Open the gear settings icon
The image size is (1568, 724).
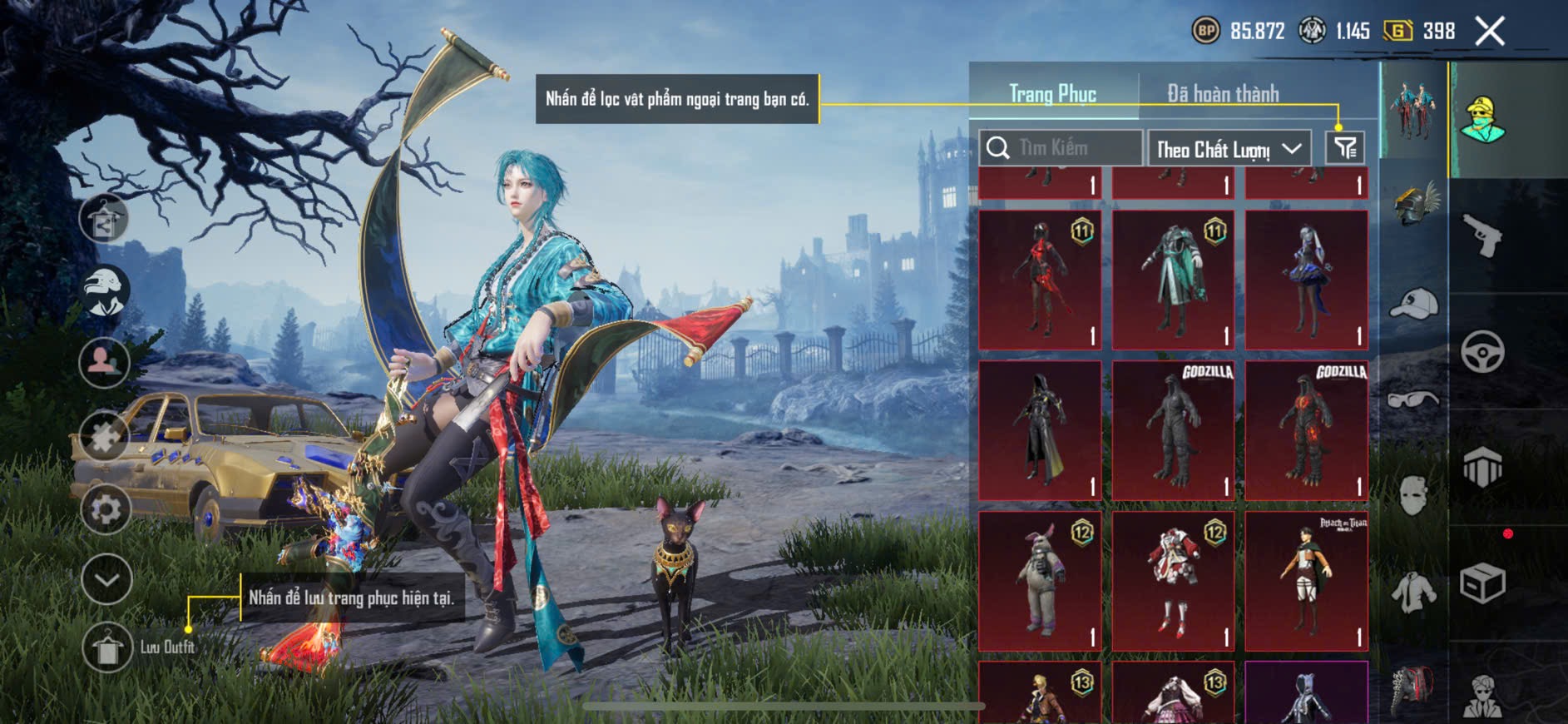pos(106,508)
